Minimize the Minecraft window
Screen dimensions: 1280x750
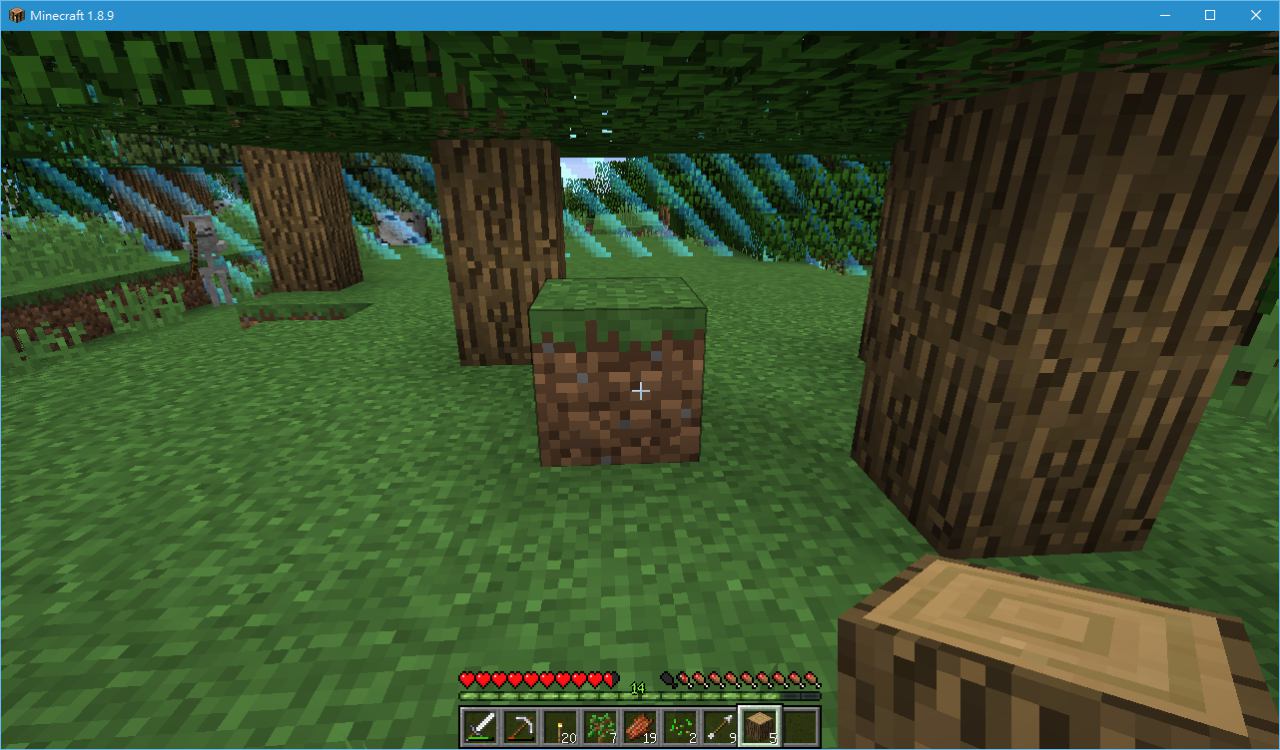click(1165, 15)
